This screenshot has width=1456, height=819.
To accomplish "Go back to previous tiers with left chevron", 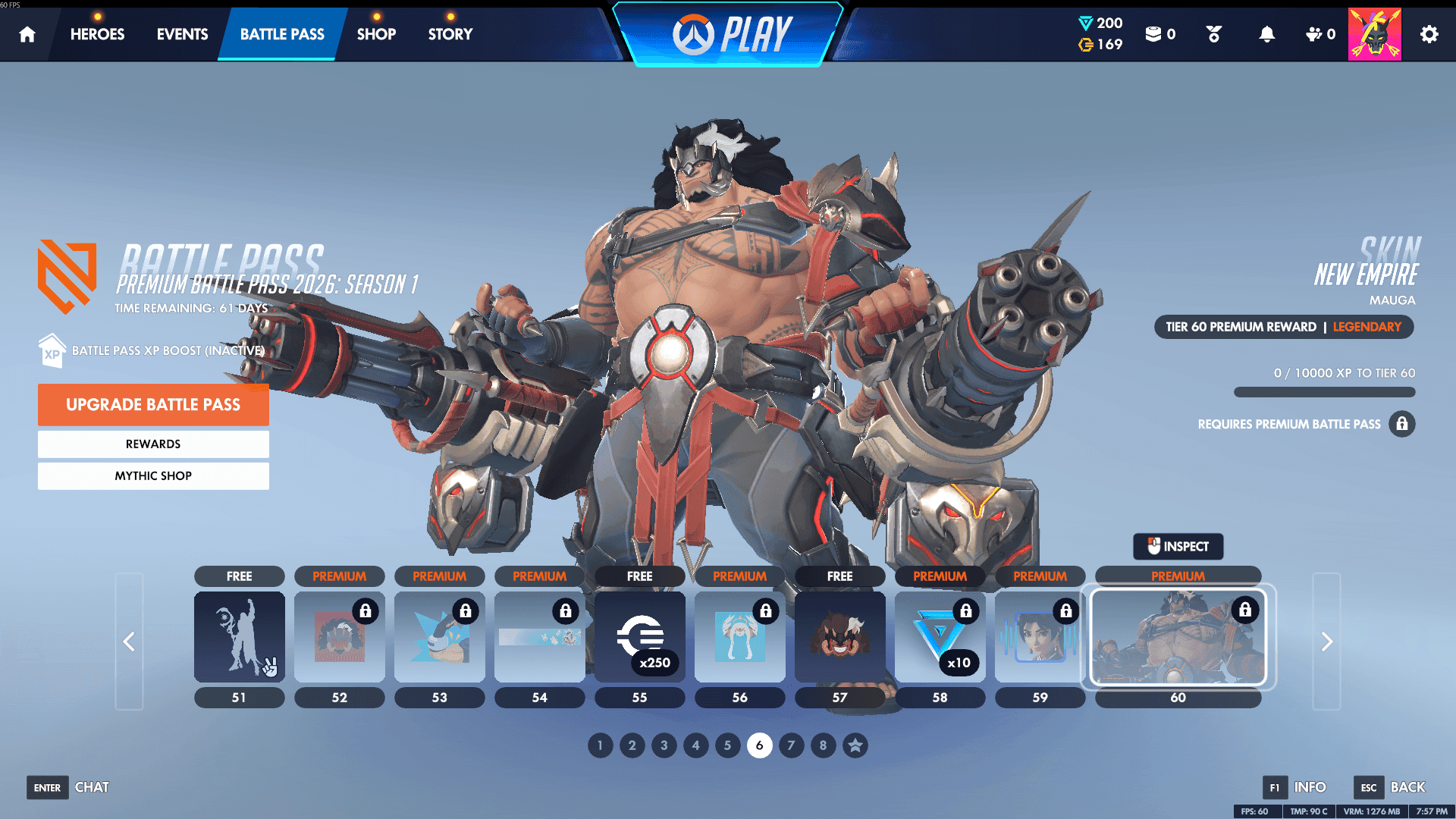I will [129, 642].
